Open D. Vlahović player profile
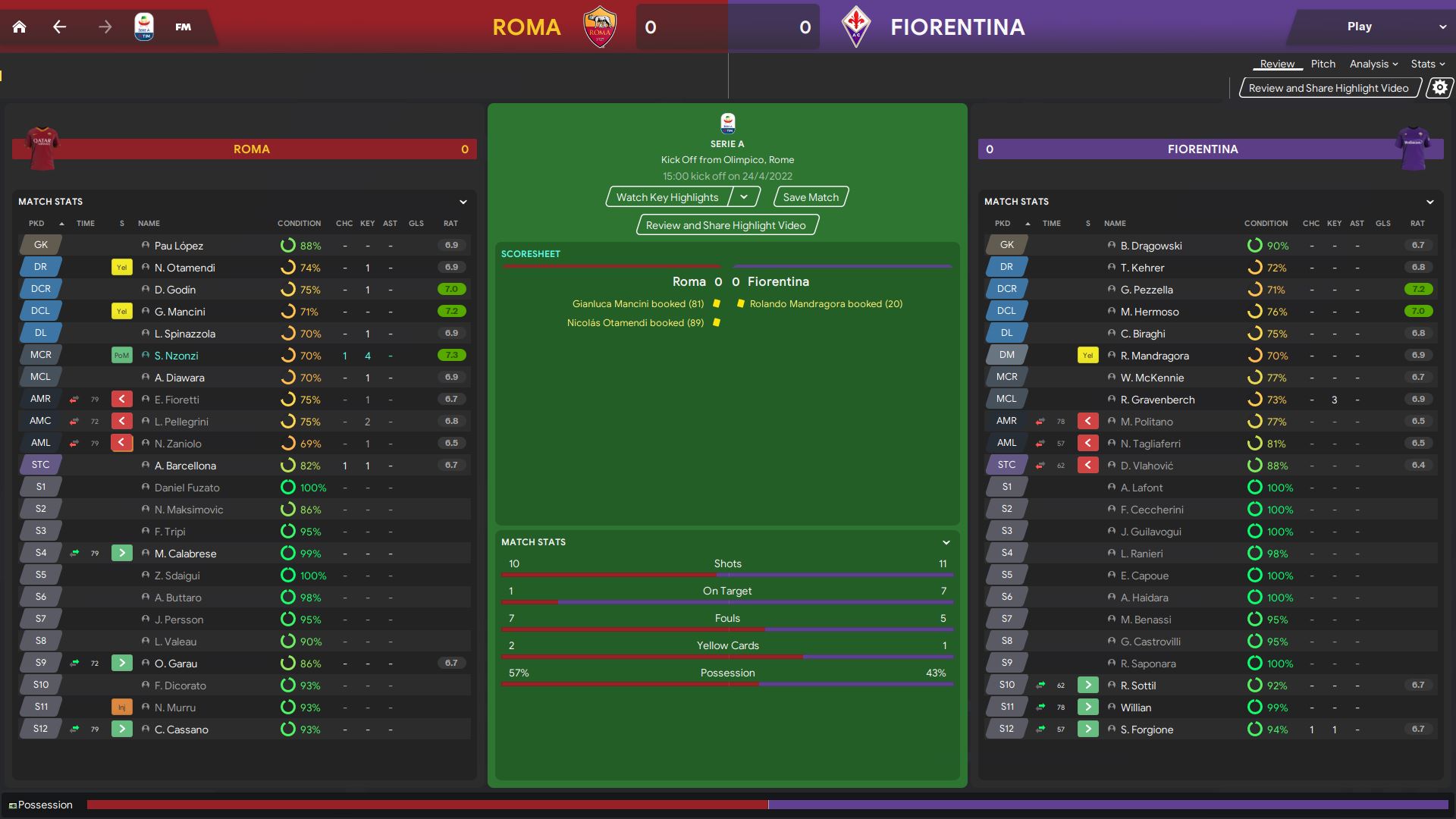The width and height of the screenshot is (1456, 819). (1147, 466)
